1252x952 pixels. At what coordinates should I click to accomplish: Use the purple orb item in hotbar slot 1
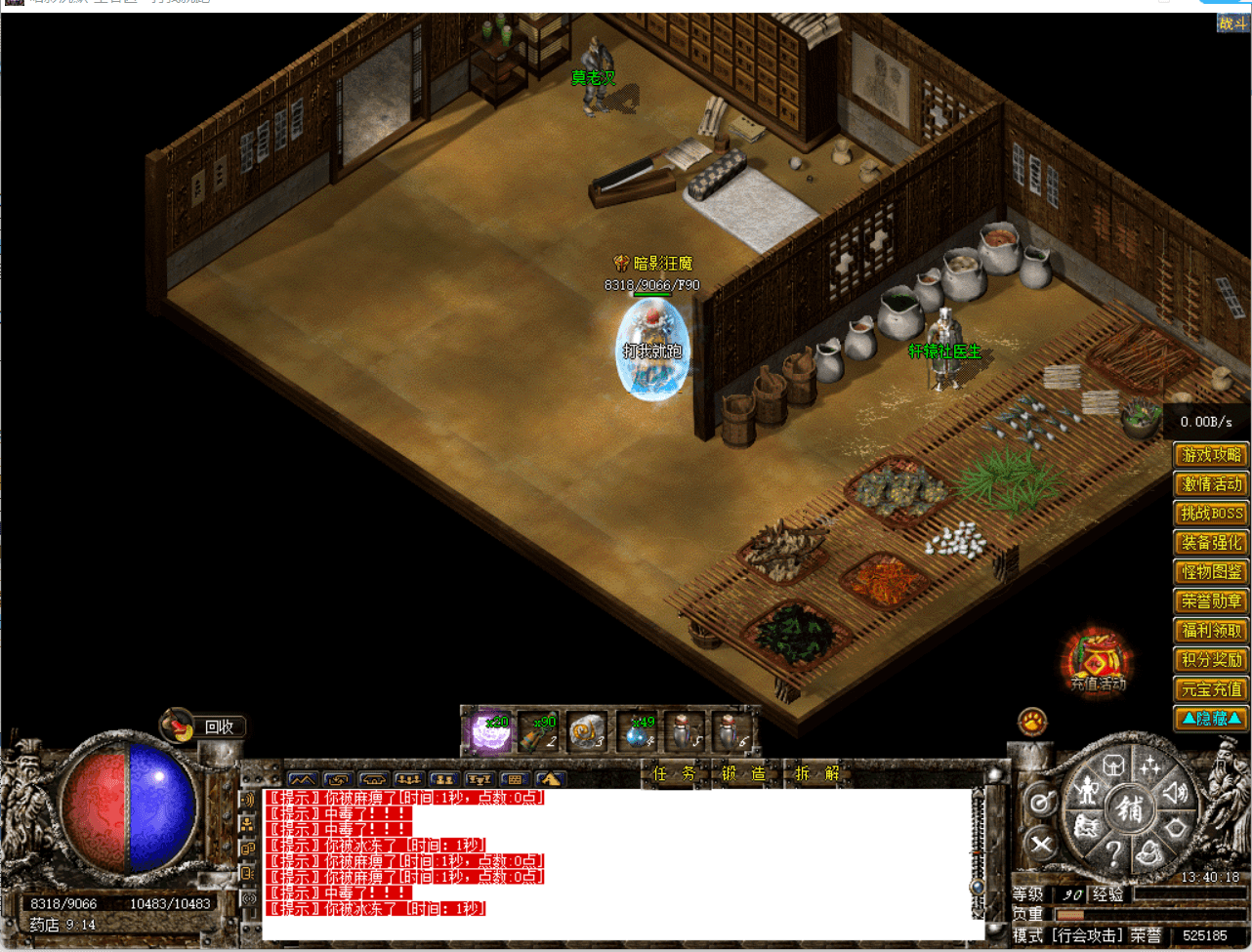pos(488,732)
